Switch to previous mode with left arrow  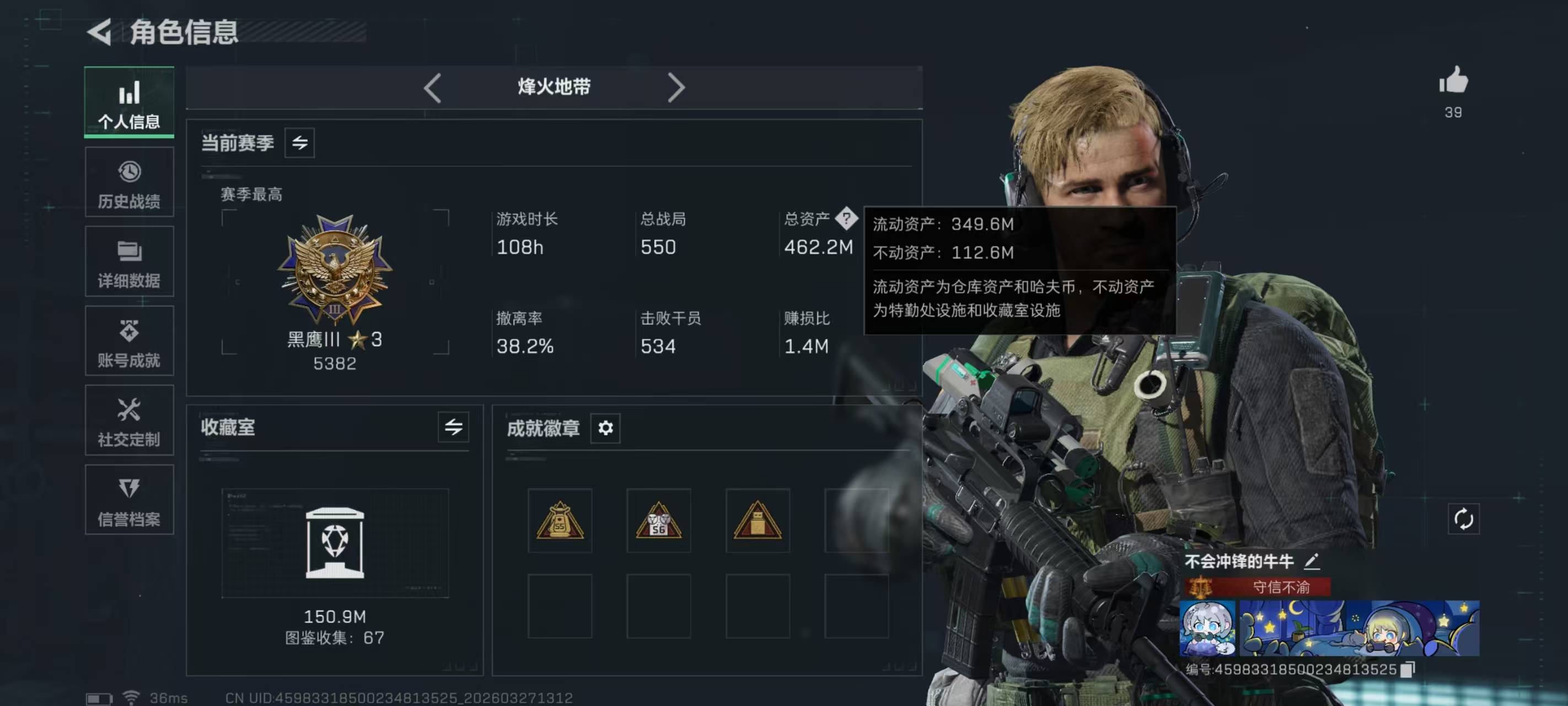(433, 88)
